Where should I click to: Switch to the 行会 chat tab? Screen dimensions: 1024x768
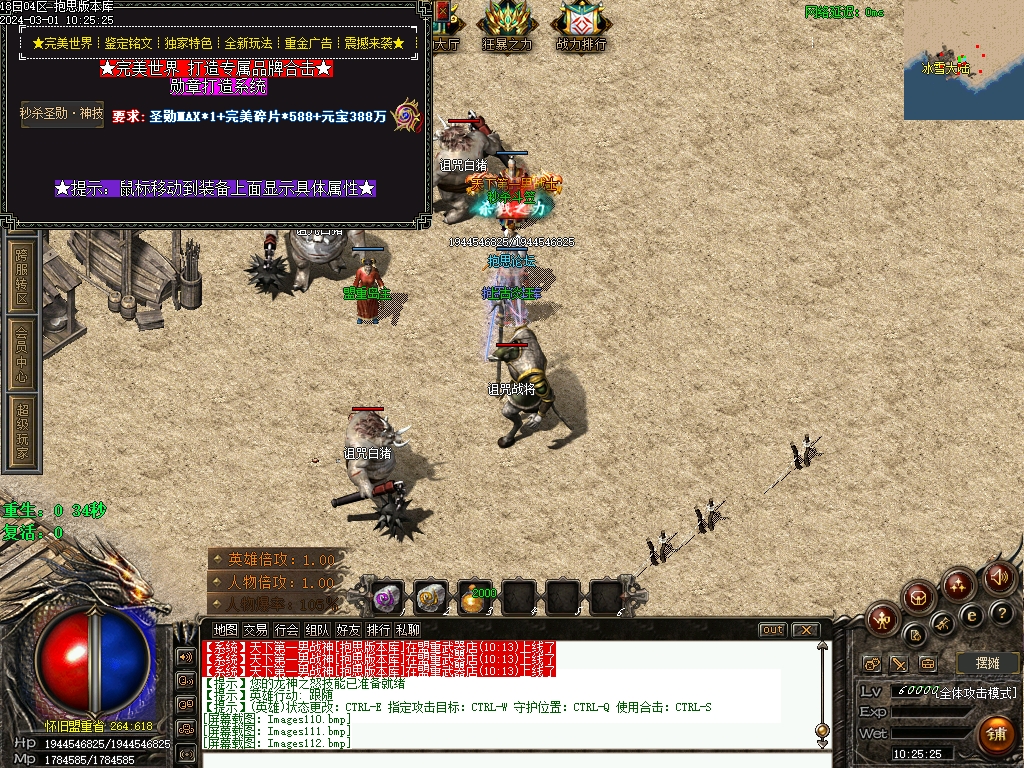287,630
